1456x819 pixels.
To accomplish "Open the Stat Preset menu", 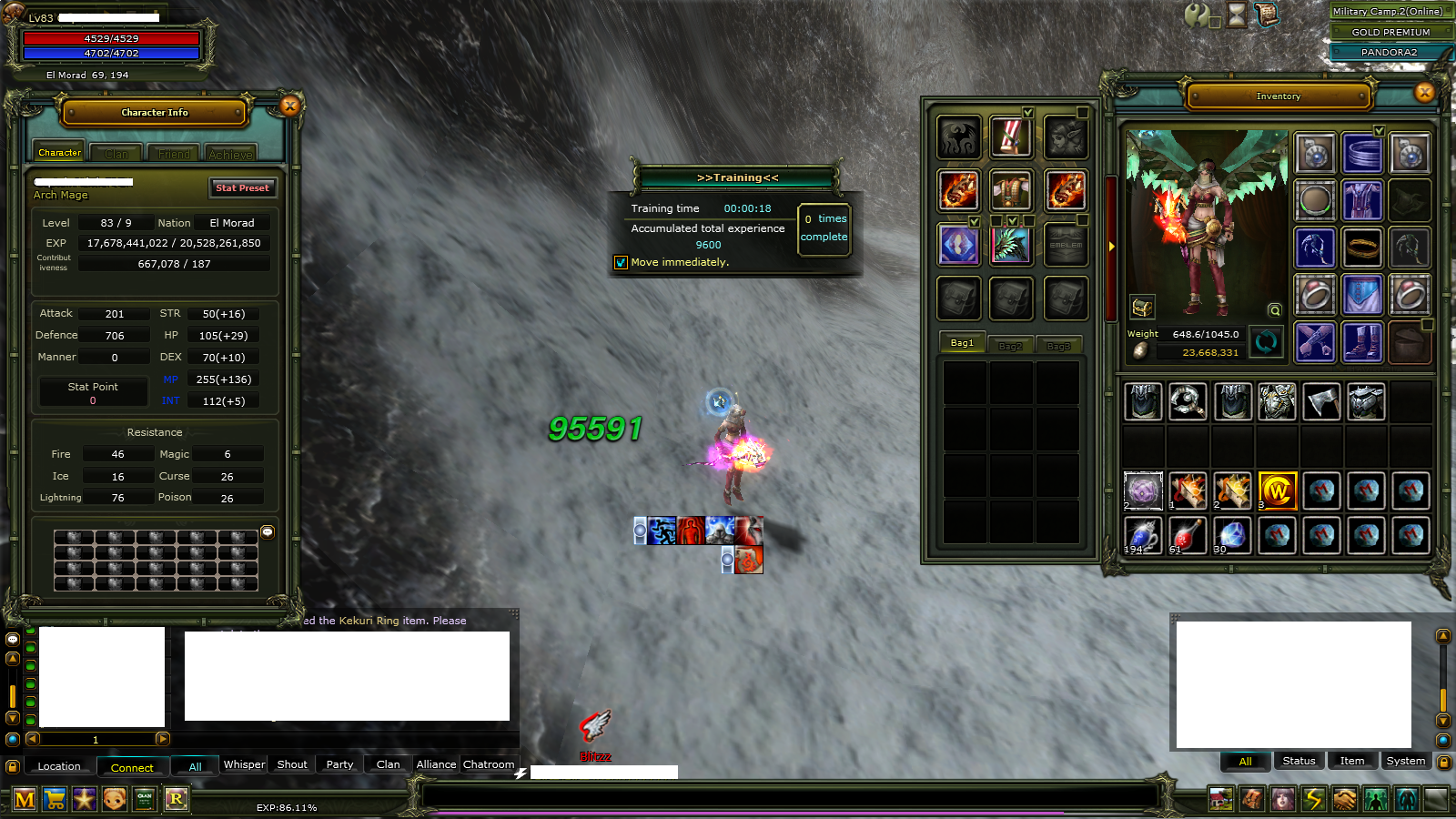I will click(x=242, y=188).
